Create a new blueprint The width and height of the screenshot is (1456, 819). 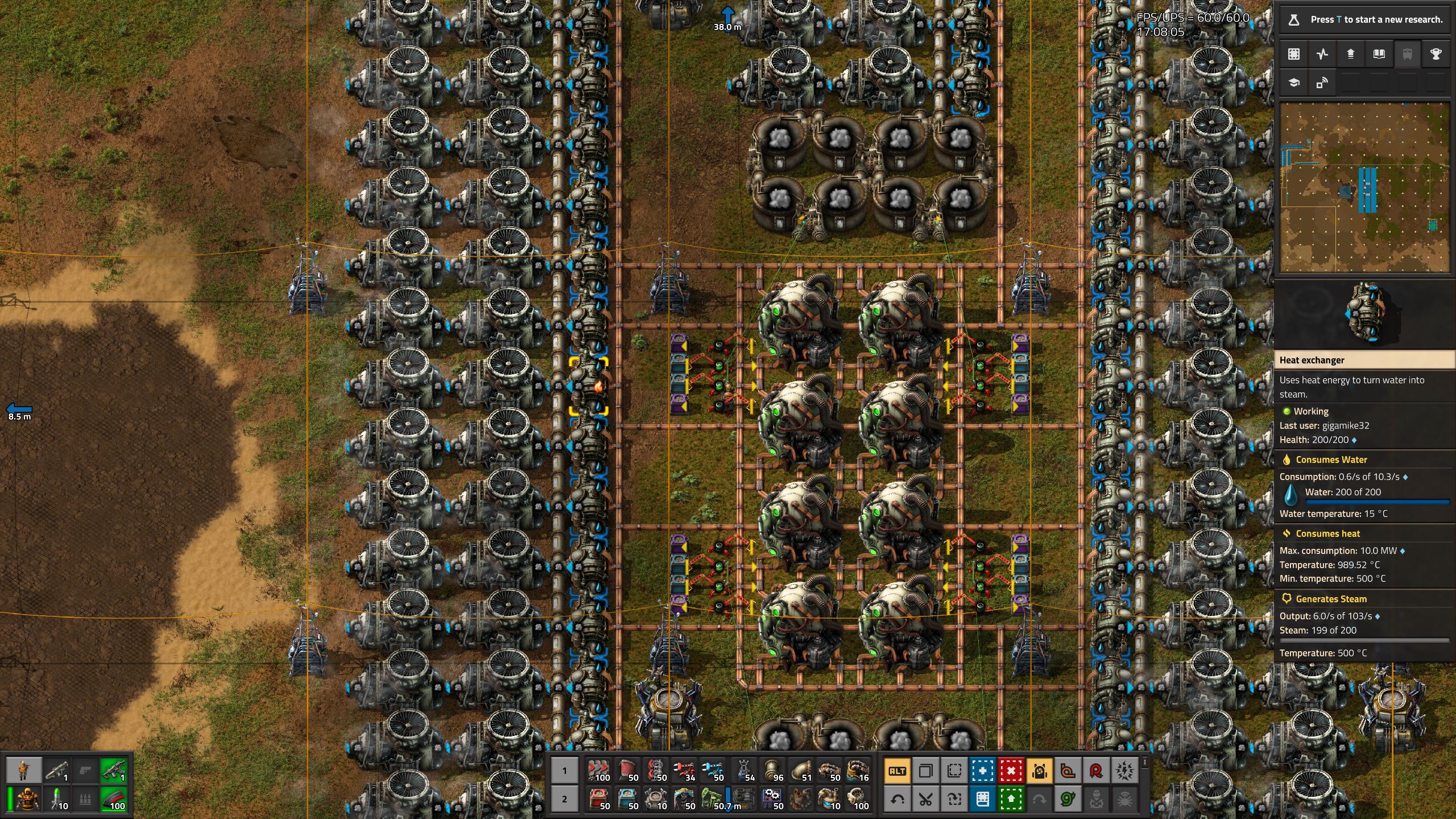(x=983, y=772)
